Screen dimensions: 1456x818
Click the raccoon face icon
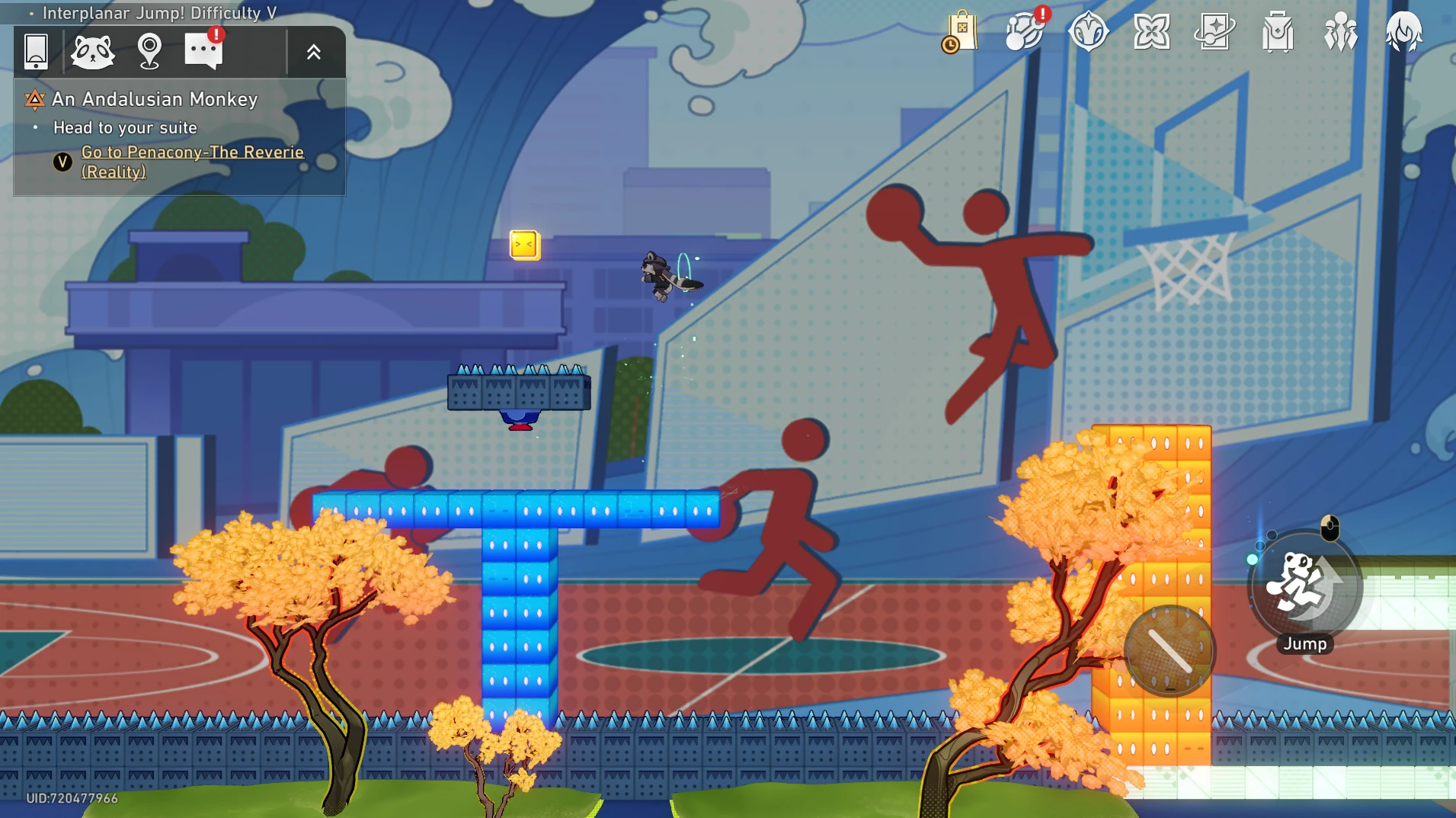(x=92, y=52)
